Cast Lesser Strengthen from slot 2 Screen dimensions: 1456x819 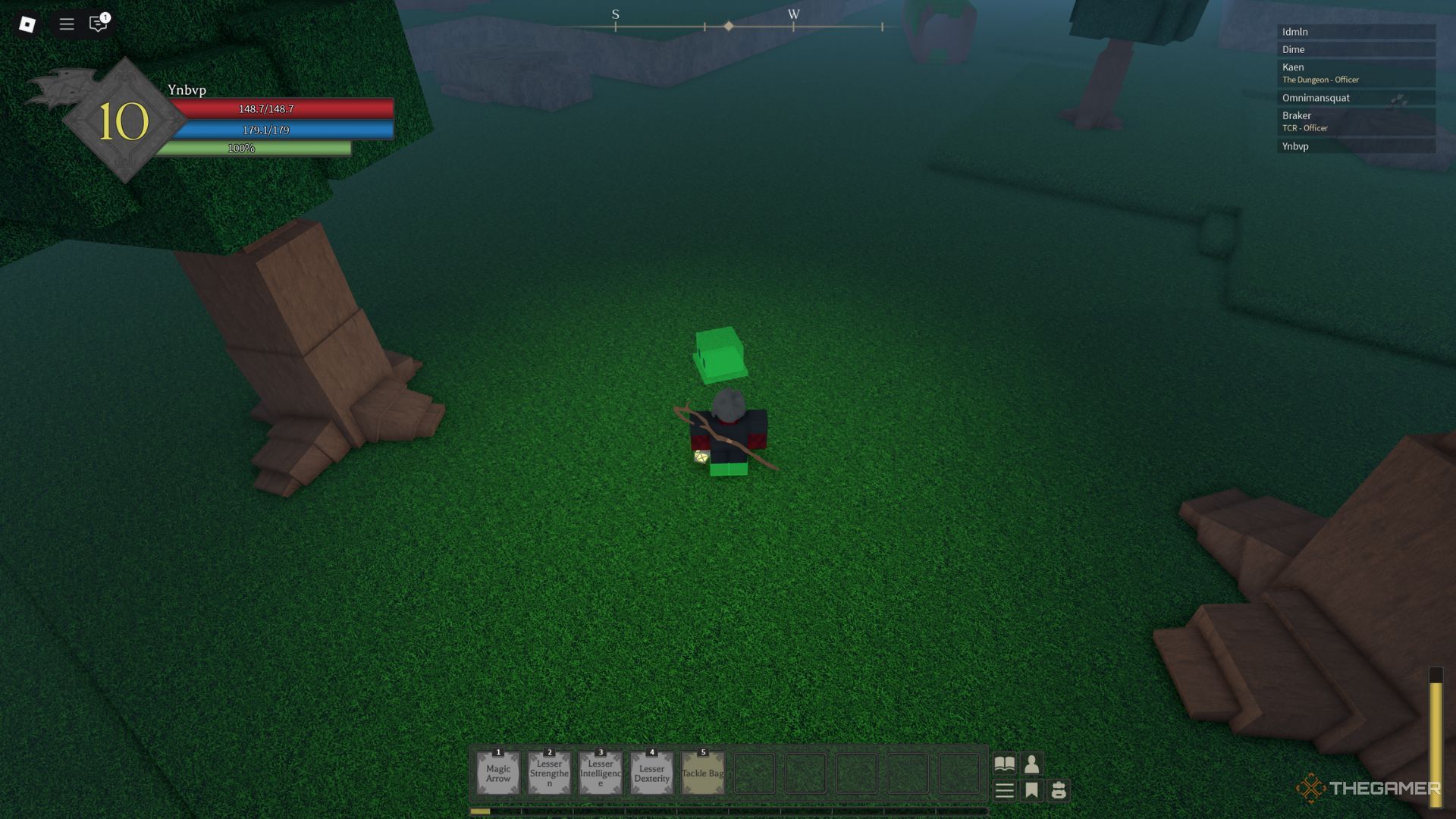pyautogui.click(x=549, y=772)
